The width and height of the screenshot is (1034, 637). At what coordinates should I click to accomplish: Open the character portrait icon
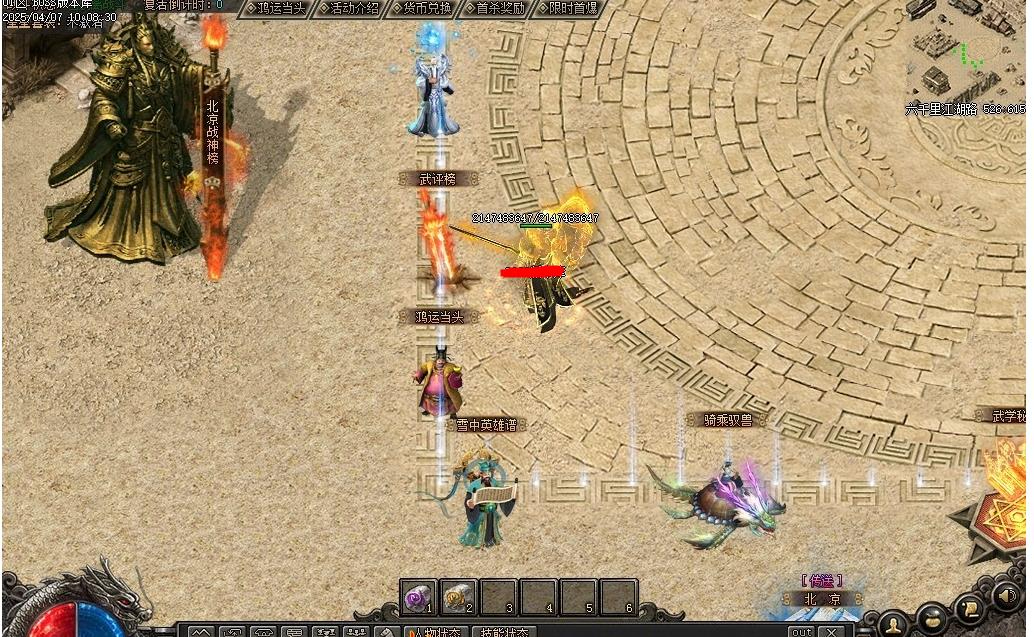[x=893, y=622]
